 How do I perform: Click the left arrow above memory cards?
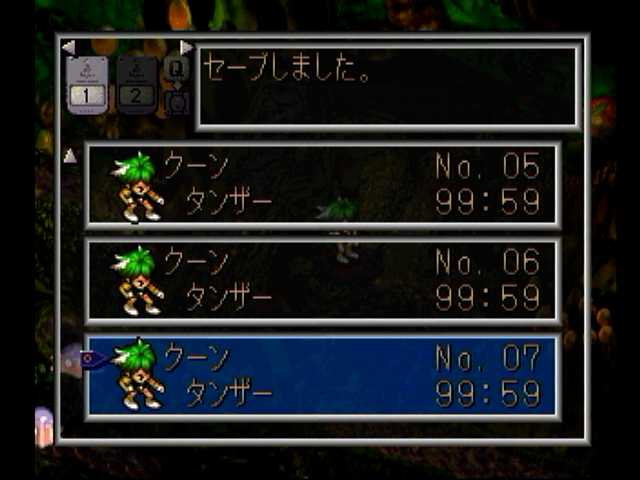(x=68, y=47)
